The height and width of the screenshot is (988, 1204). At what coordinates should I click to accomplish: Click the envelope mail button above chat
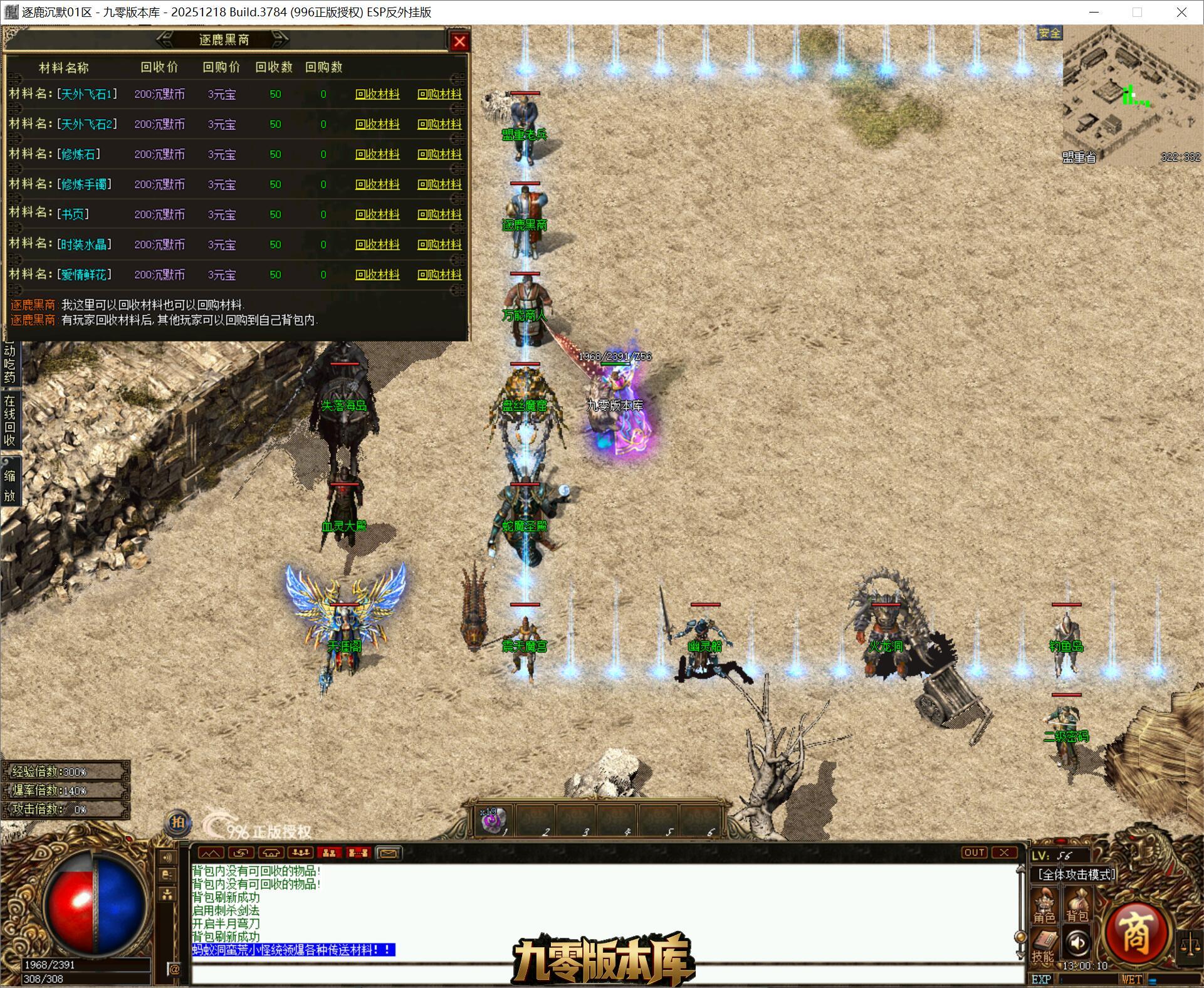(388, 853)
